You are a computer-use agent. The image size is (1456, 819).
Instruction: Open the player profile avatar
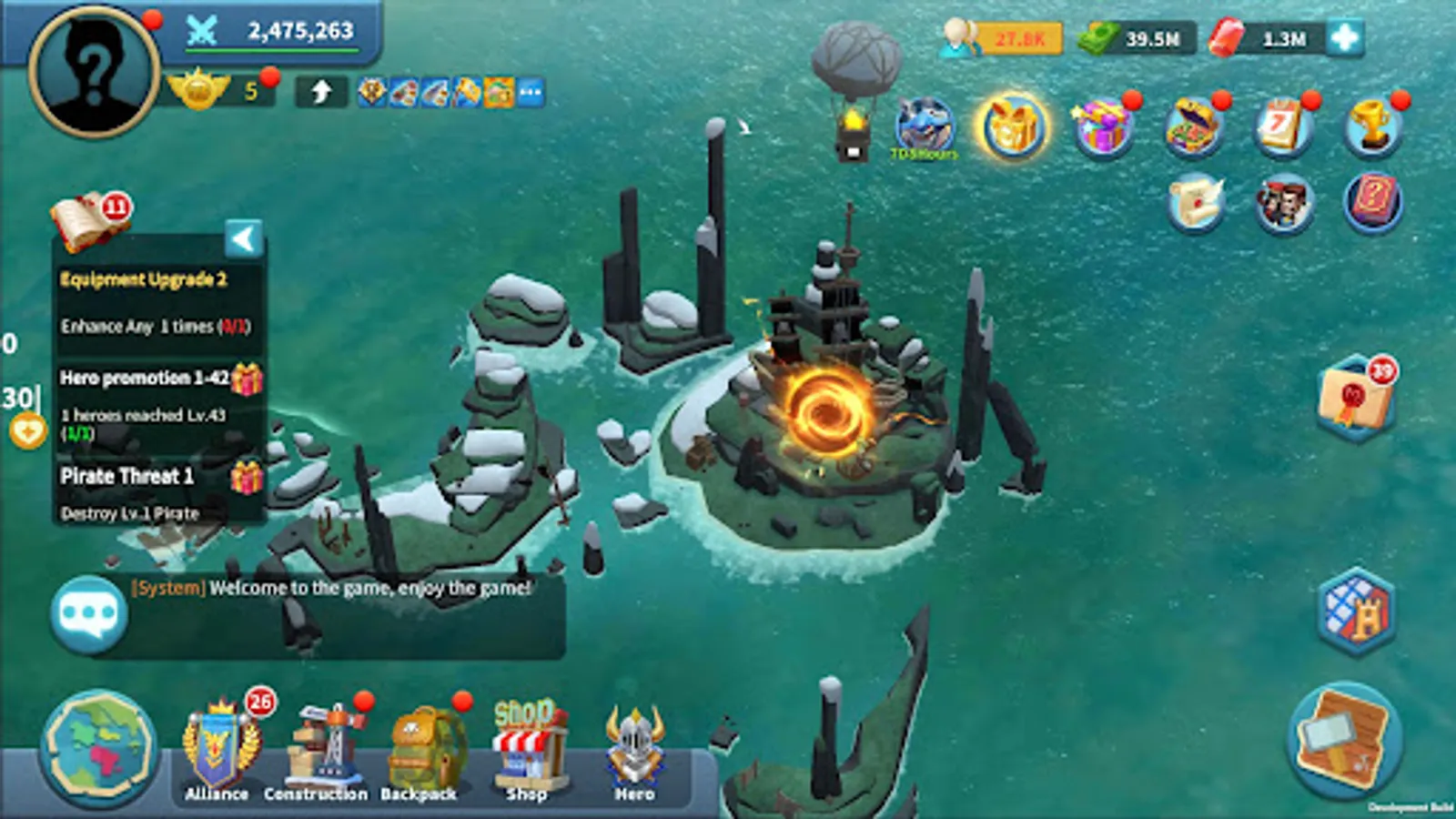[94, 71]
